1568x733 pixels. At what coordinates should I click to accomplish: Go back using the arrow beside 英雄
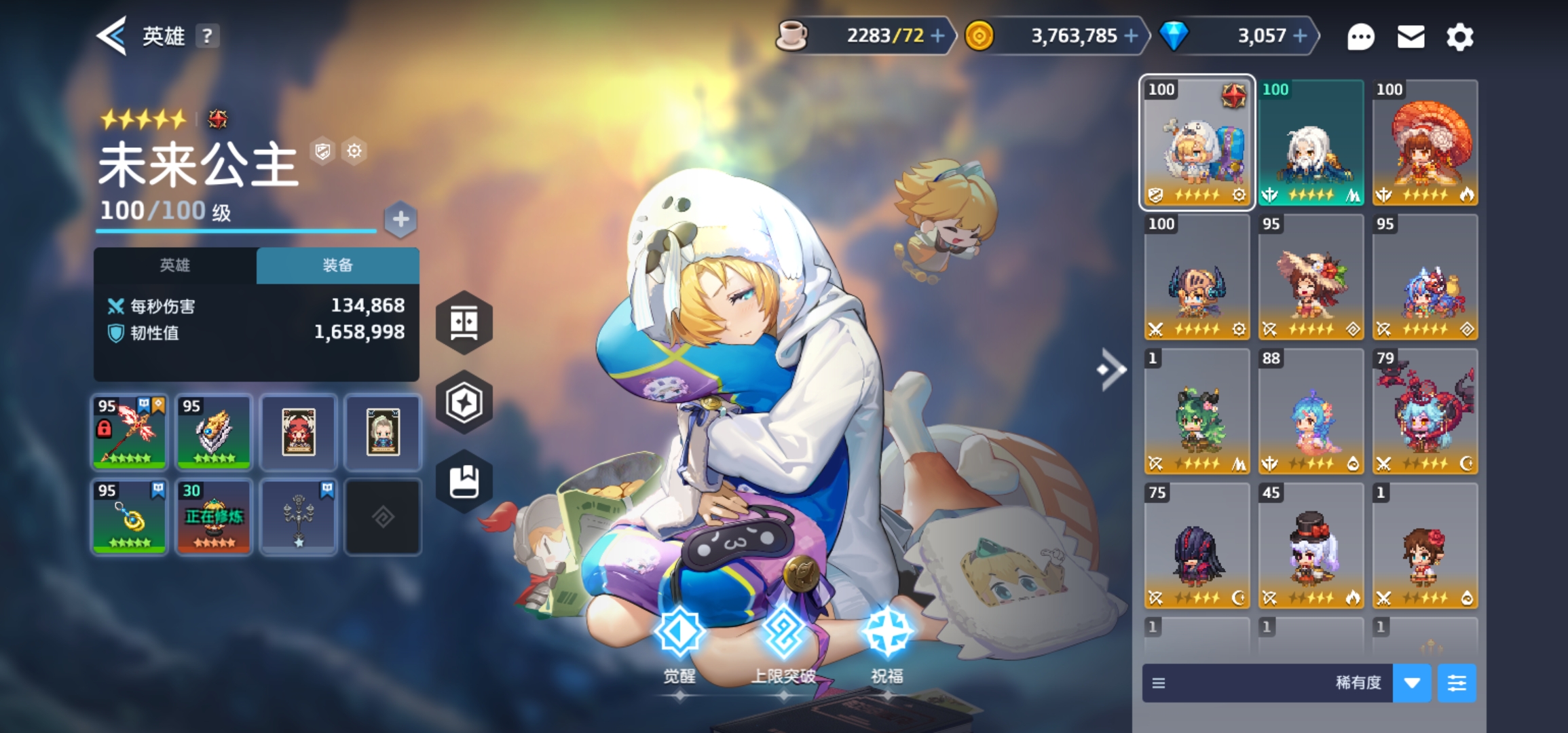(112, 36)
